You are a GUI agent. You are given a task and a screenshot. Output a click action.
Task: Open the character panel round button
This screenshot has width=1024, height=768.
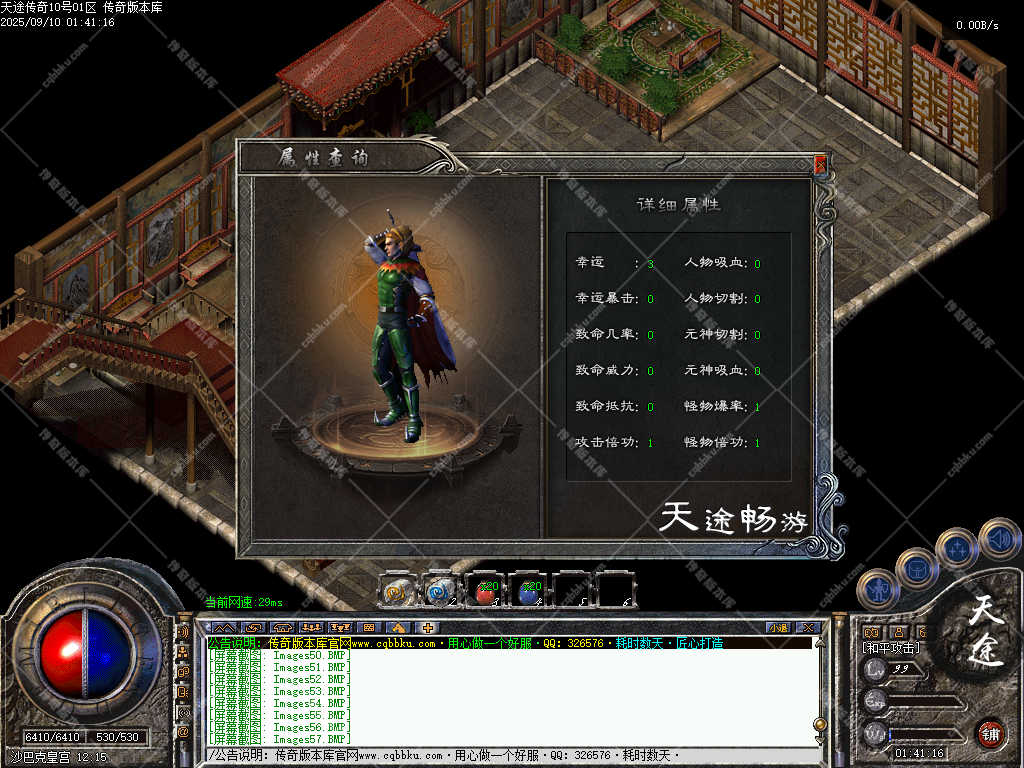876,588
